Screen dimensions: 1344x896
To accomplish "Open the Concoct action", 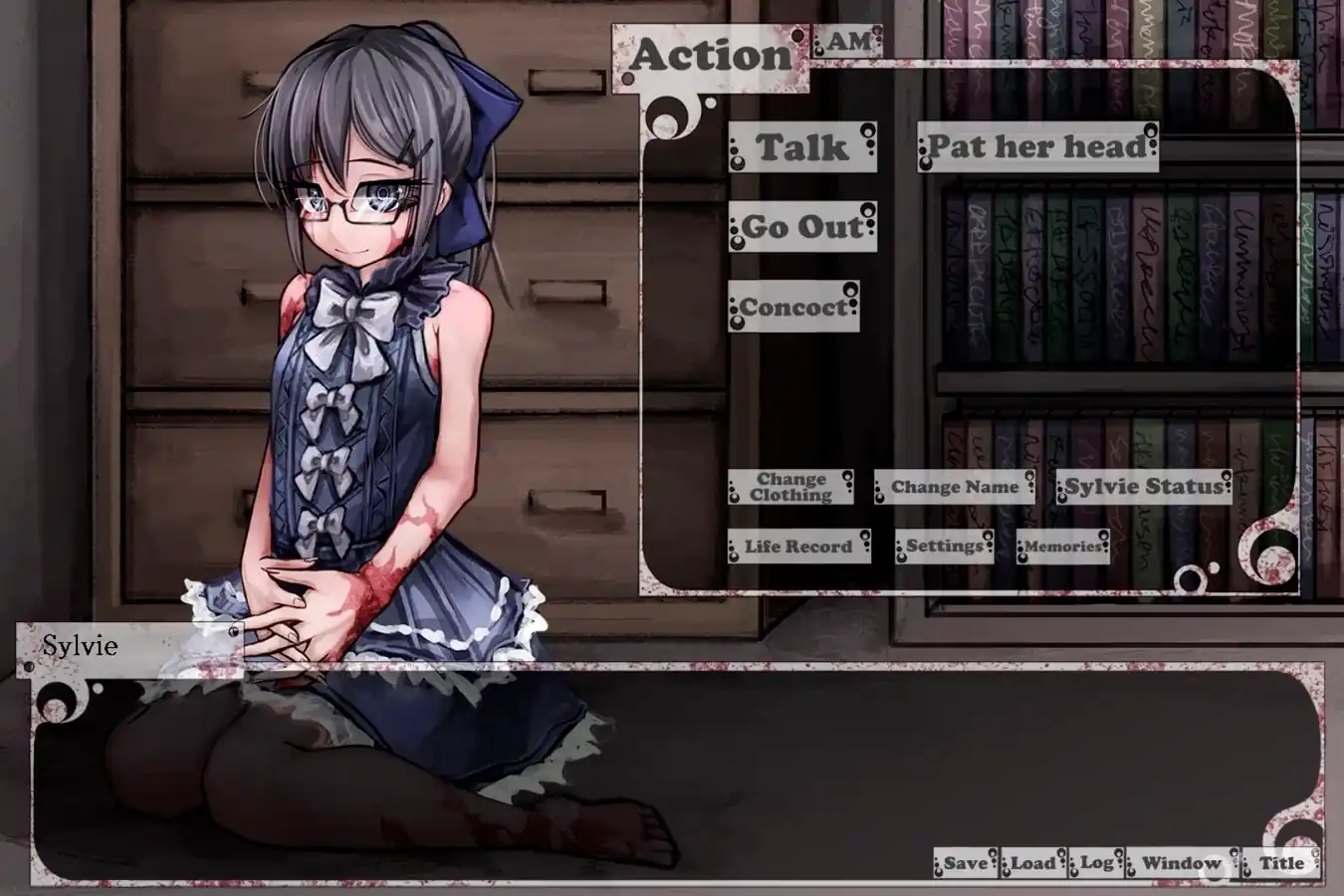I will 792,307.
